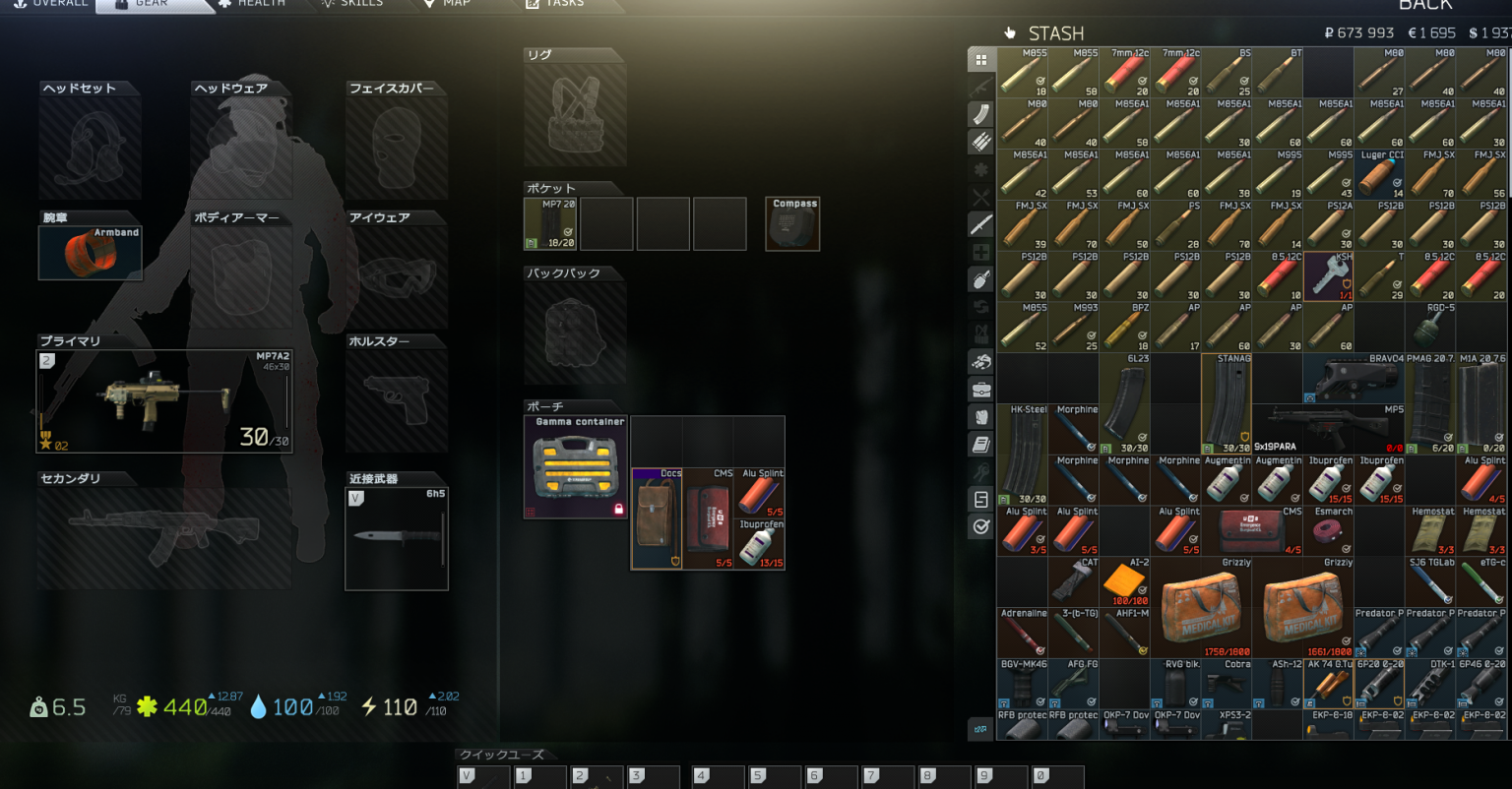Viewport: 1512px width, 789px height.
Task: Select the Compass in the pockets
Action: (791, 223)
